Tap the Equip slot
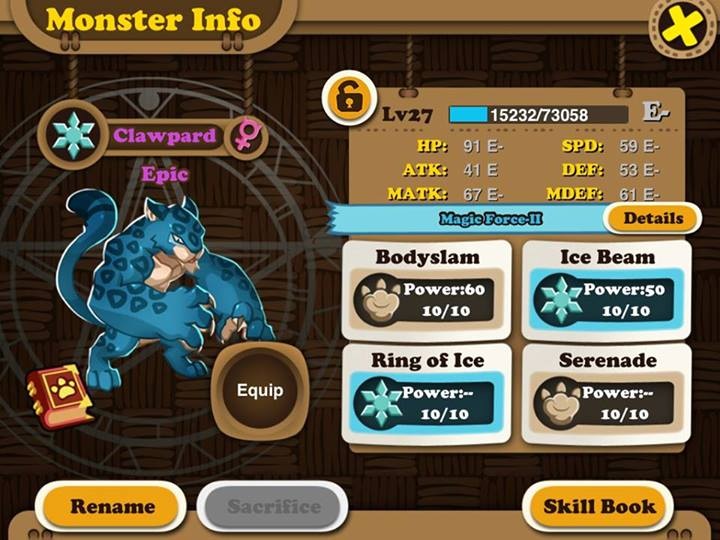 pos(259,390)
